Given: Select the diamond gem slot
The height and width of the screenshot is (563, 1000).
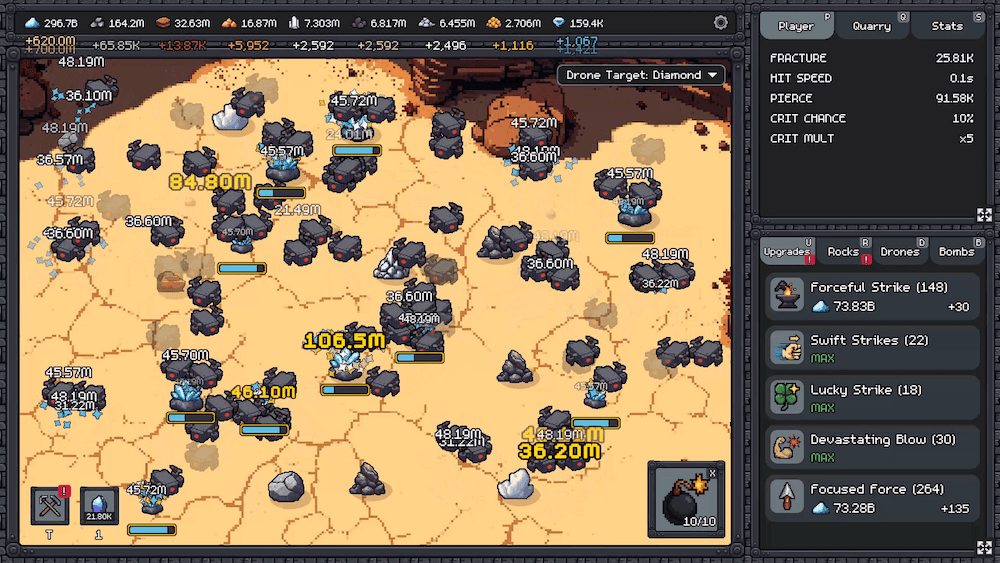Looking at the screenshot, I should (x=99, y=506).
